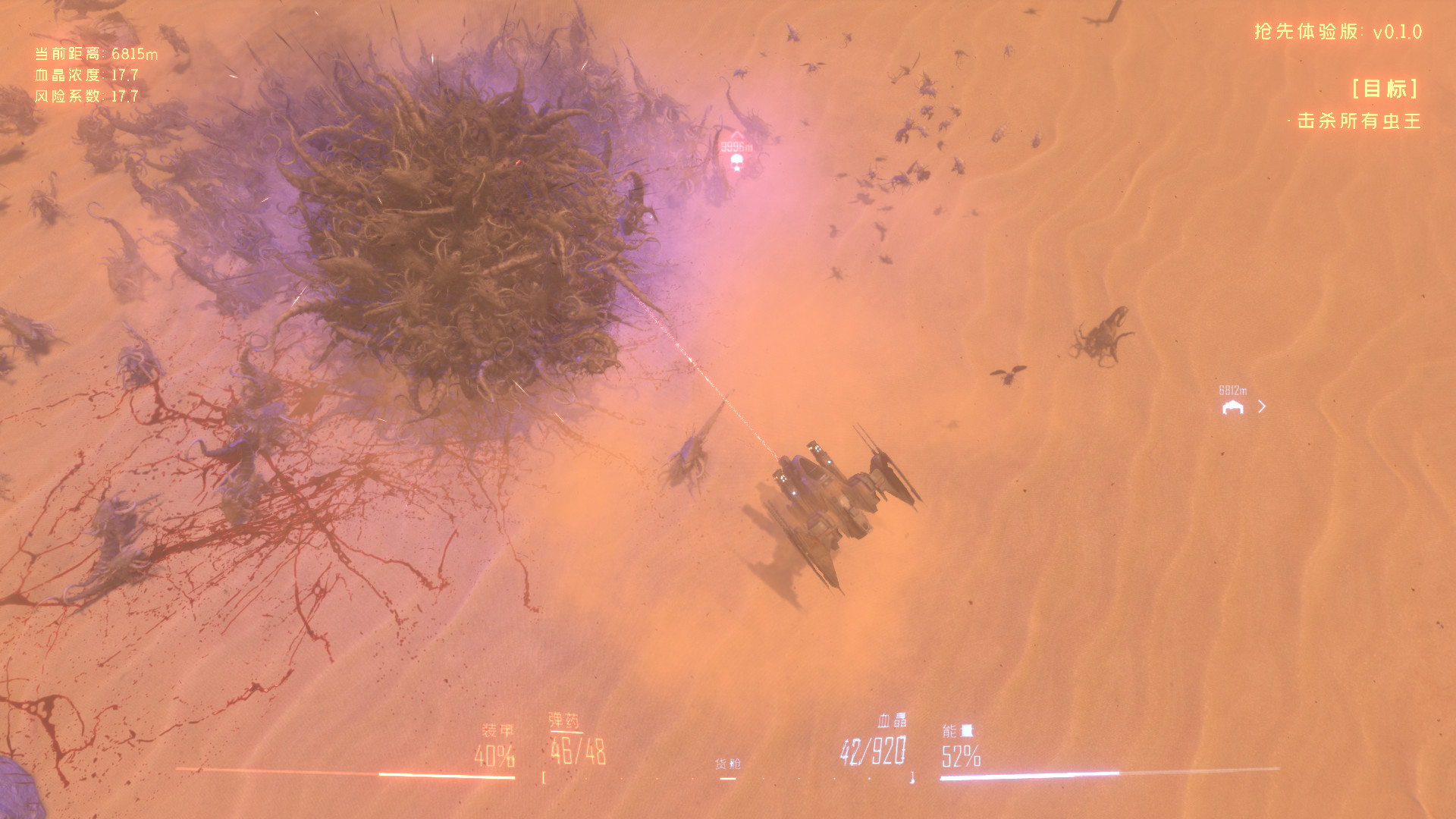Click the 能量 energy percentage indicator
The height and width of the screenshot is (819, 1456).
[x=961, y=754]
